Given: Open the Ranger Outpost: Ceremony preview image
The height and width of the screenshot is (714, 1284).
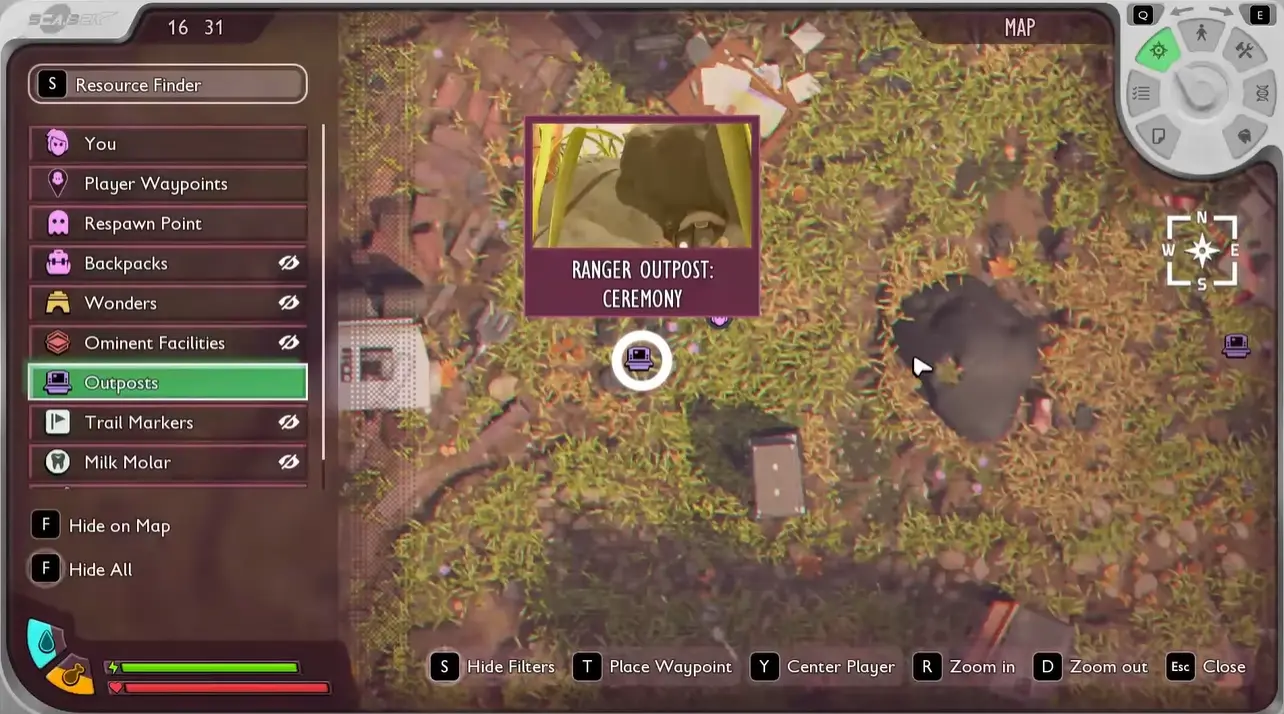Looking at the screenshot, I should coord(642,185).
